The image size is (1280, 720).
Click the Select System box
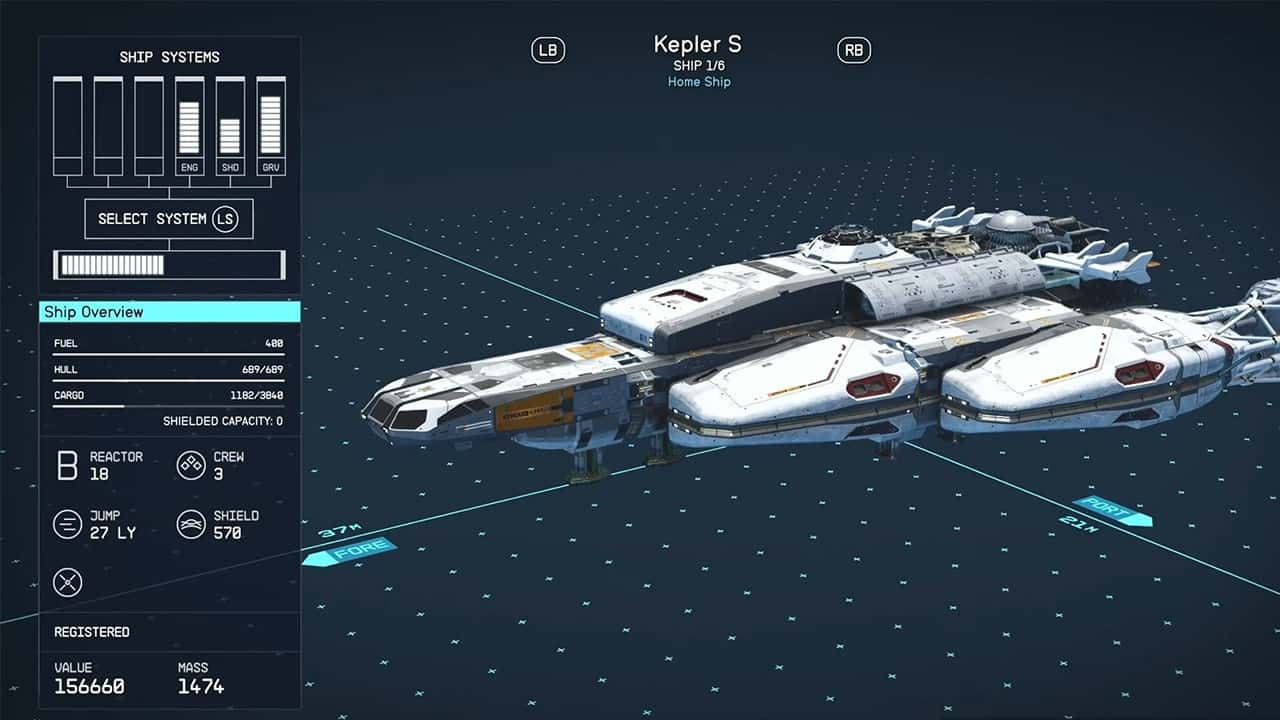[168, 218]
